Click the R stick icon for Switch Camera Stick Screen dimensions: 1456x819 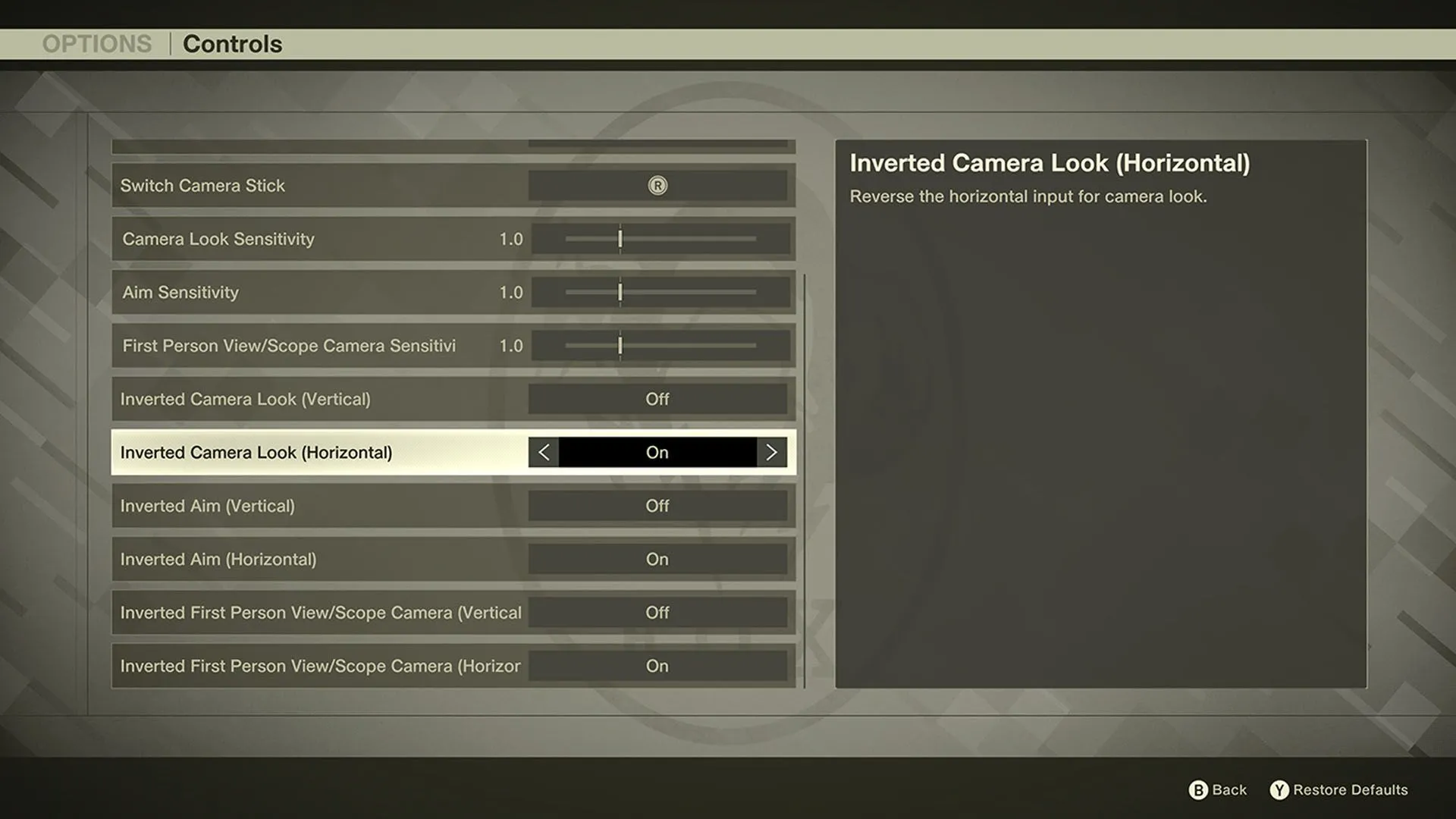click(657, 185)
